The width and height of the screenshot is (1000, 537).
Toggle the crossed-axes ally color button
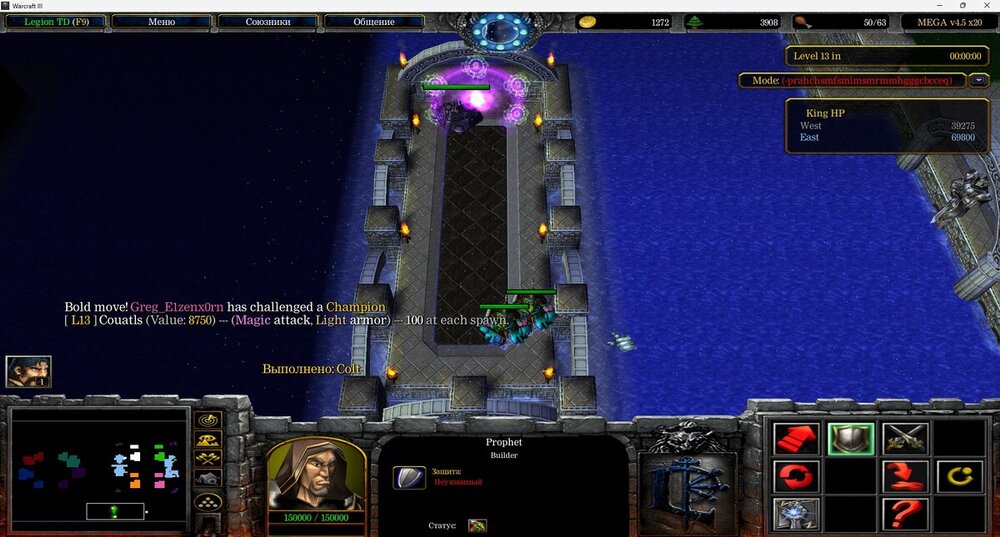(x=209, y=459)
